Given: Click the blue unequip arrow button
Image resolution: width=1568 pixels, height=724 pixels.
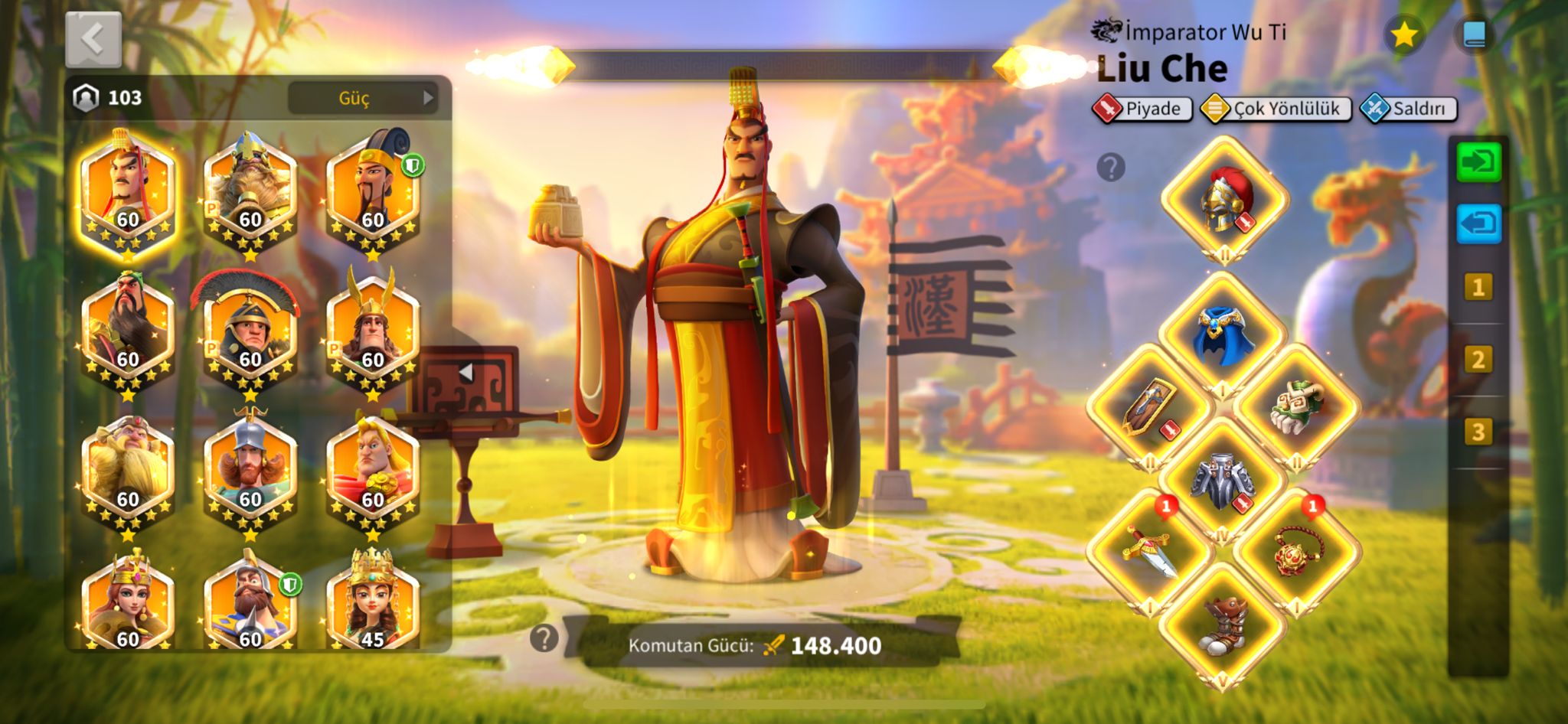Looking at the screenshot, I should point(1478,224).
